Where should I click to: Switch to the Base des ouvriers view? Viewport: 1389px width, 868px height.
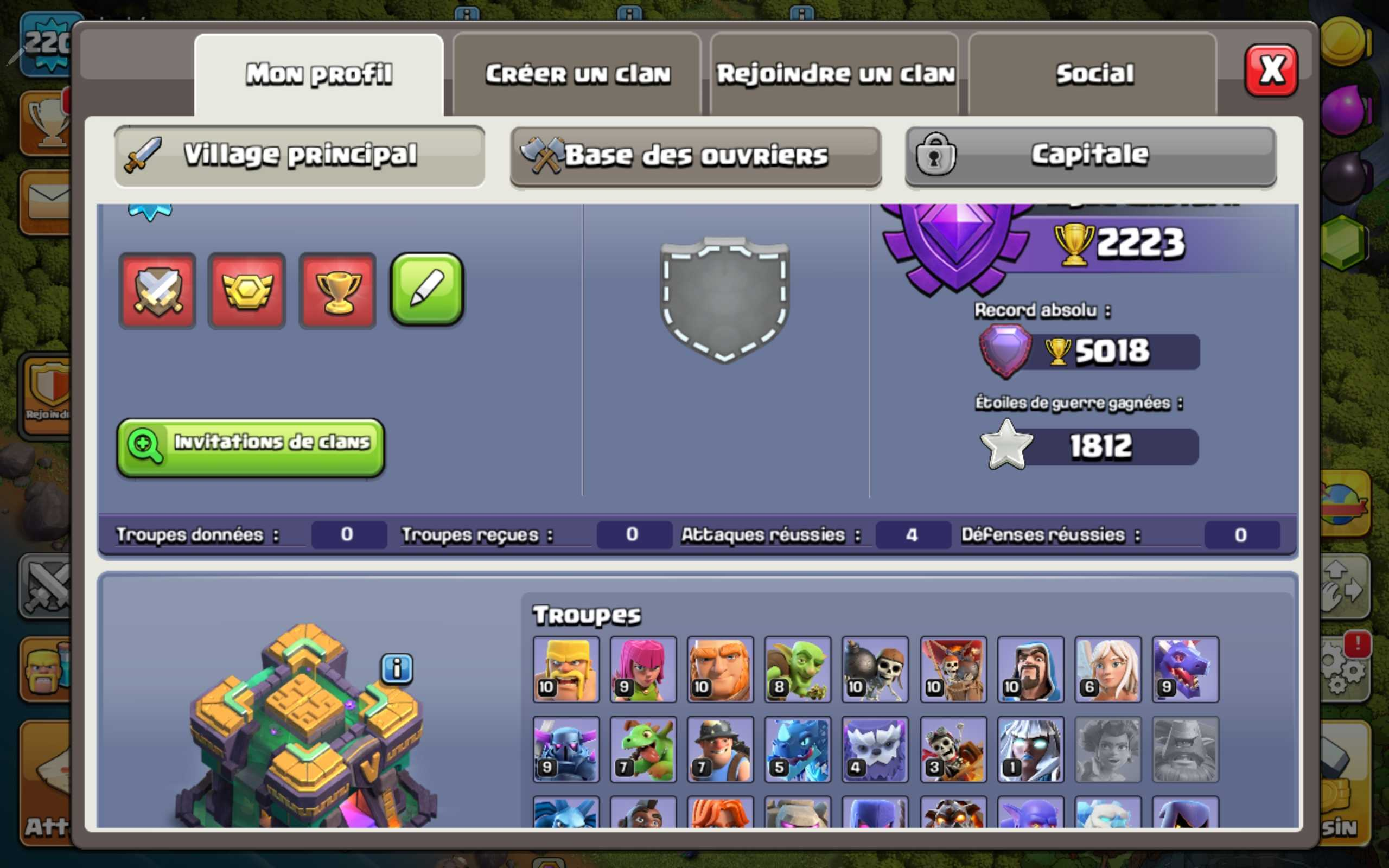tap(694, 155)
